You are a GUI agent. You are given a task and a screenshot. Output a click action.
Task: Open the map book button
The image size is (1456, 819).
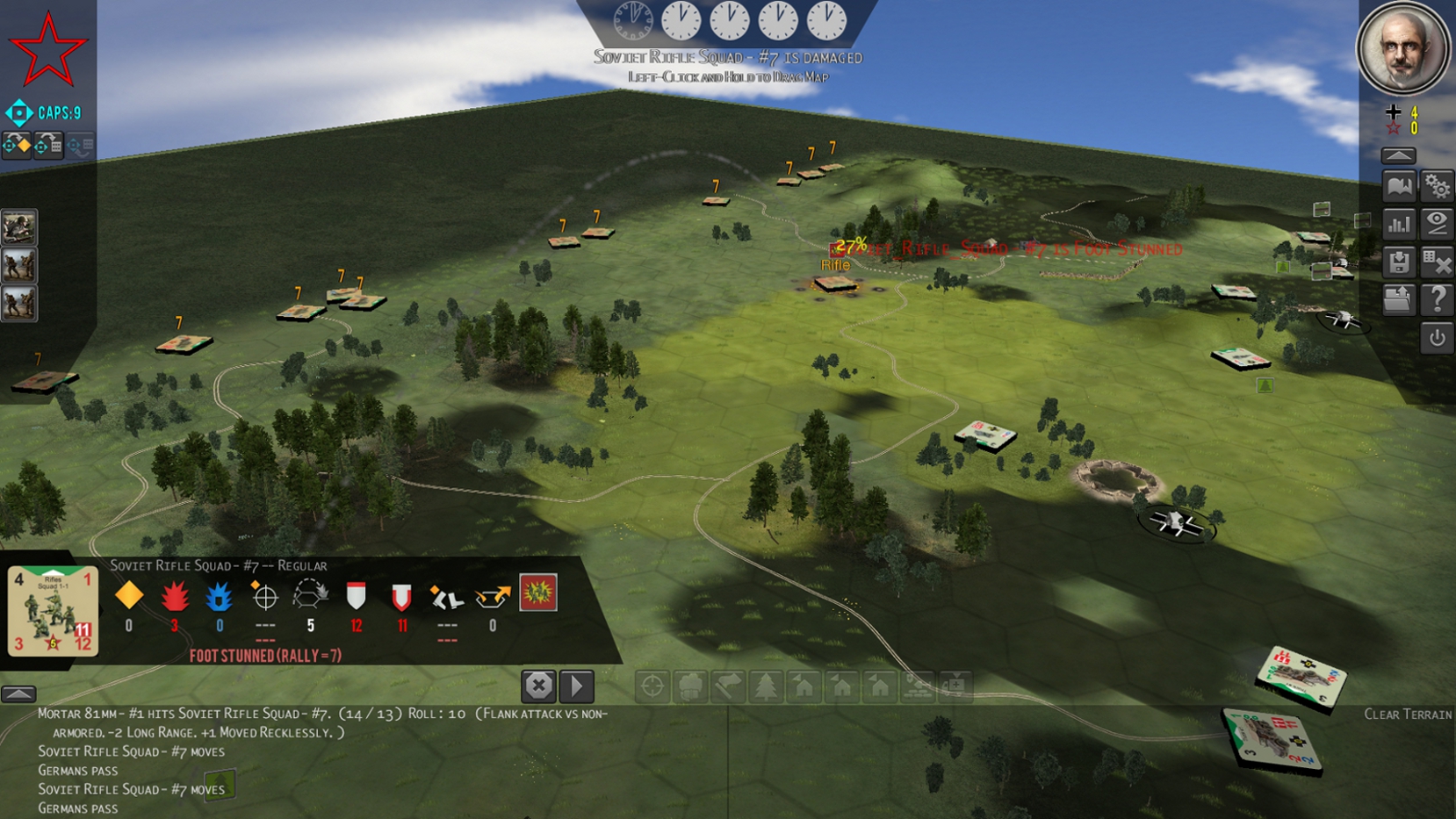[x=1399, y=186]
